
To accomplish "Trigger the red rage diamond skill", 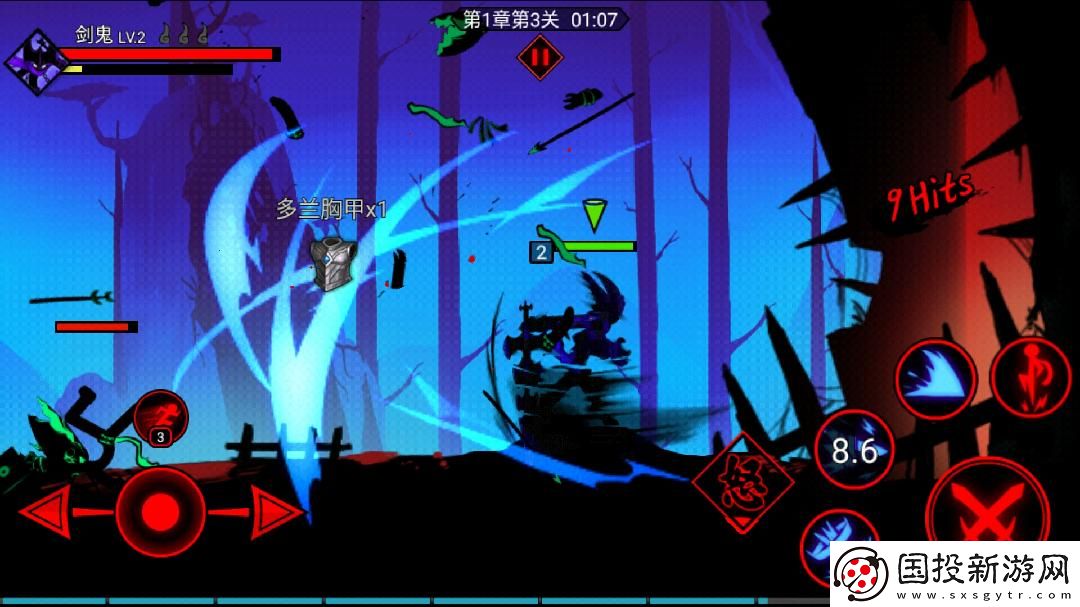I will [x=742, y=484].
